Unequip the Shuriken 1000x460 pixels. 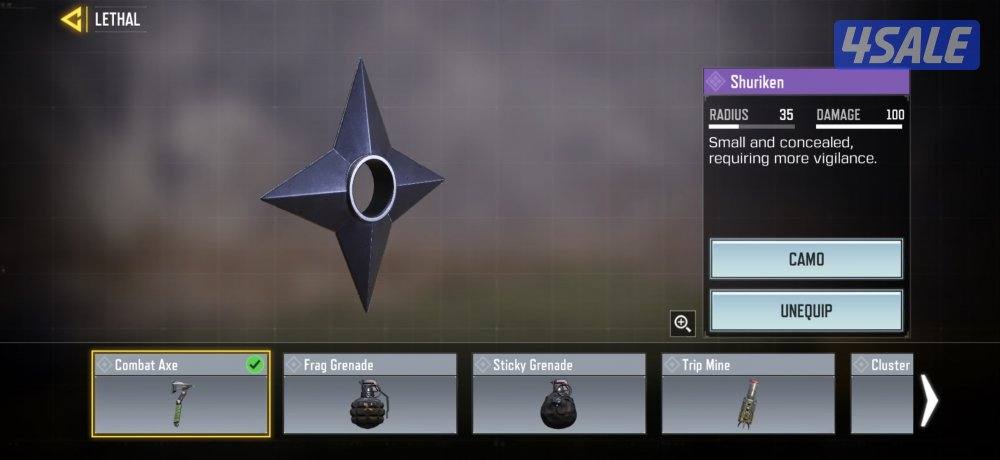pos(806,311)
